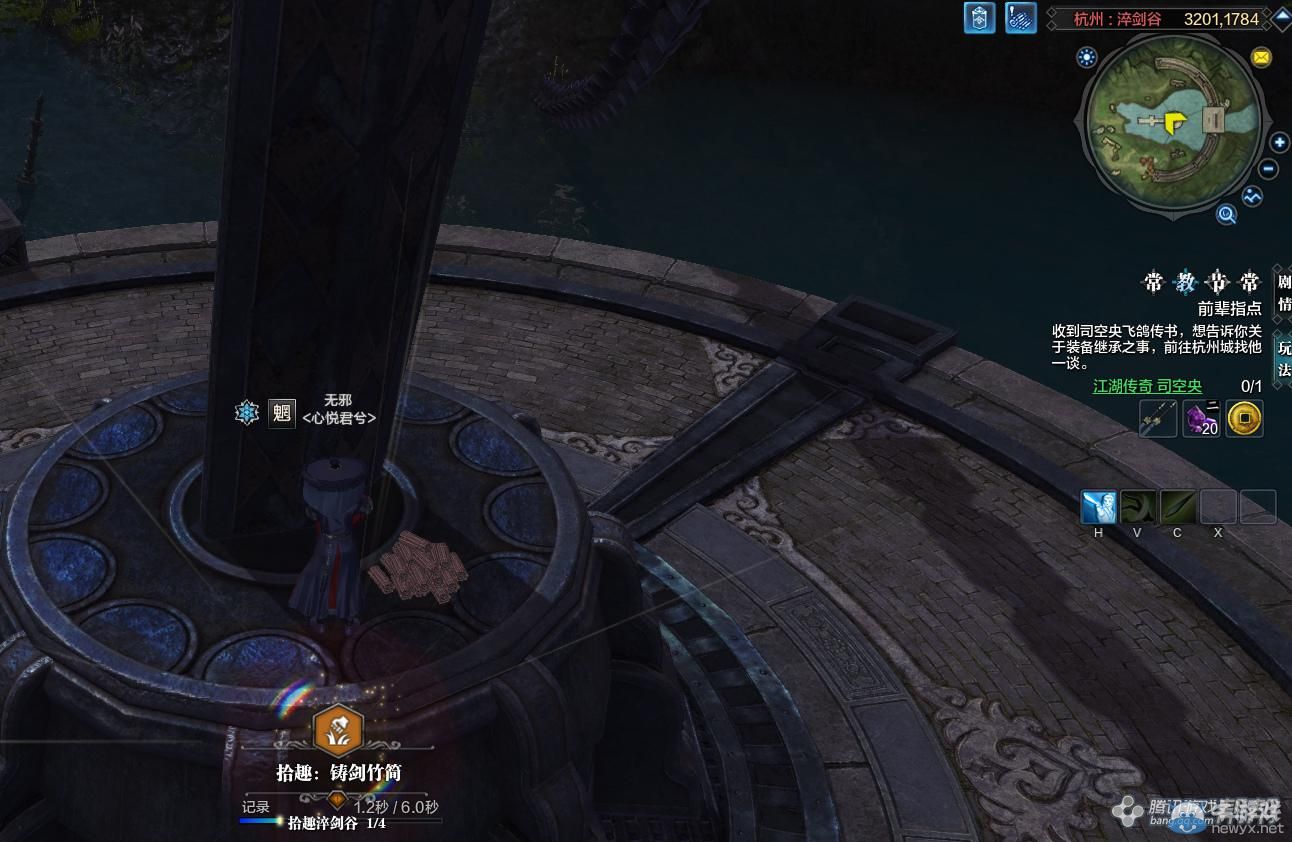Screen dimensions: 1292x842
Task: Activate the green blade skill on C
Action: (1177, 507)
